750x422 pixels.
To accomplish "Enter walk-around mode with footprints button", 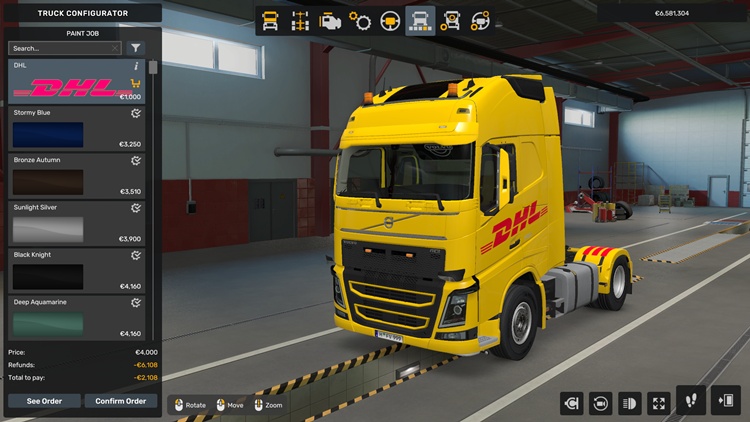I will pos(690,401).
